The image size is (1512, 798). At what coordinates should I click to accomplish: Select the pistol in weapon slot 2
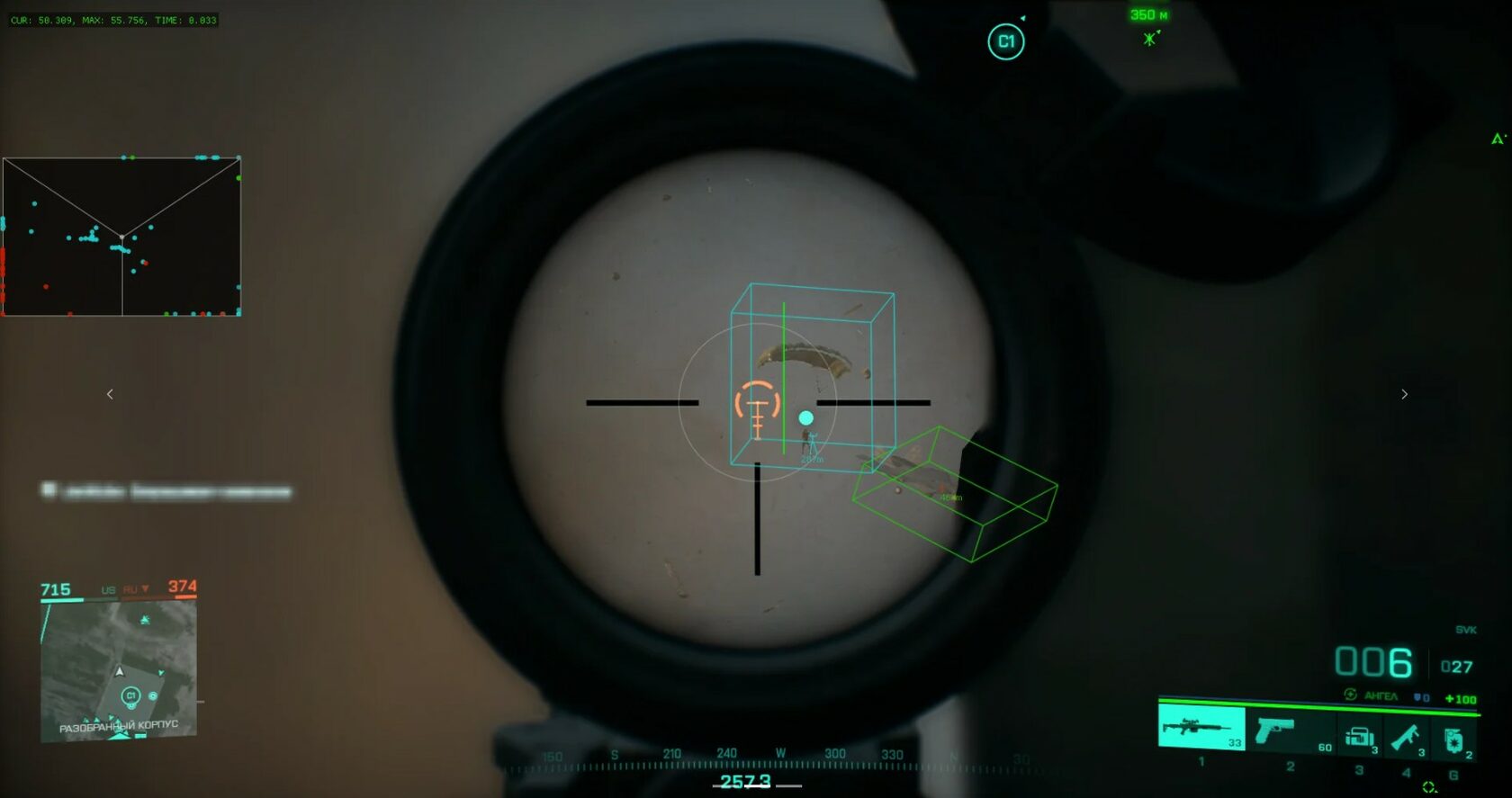[x=1274, y=731]
